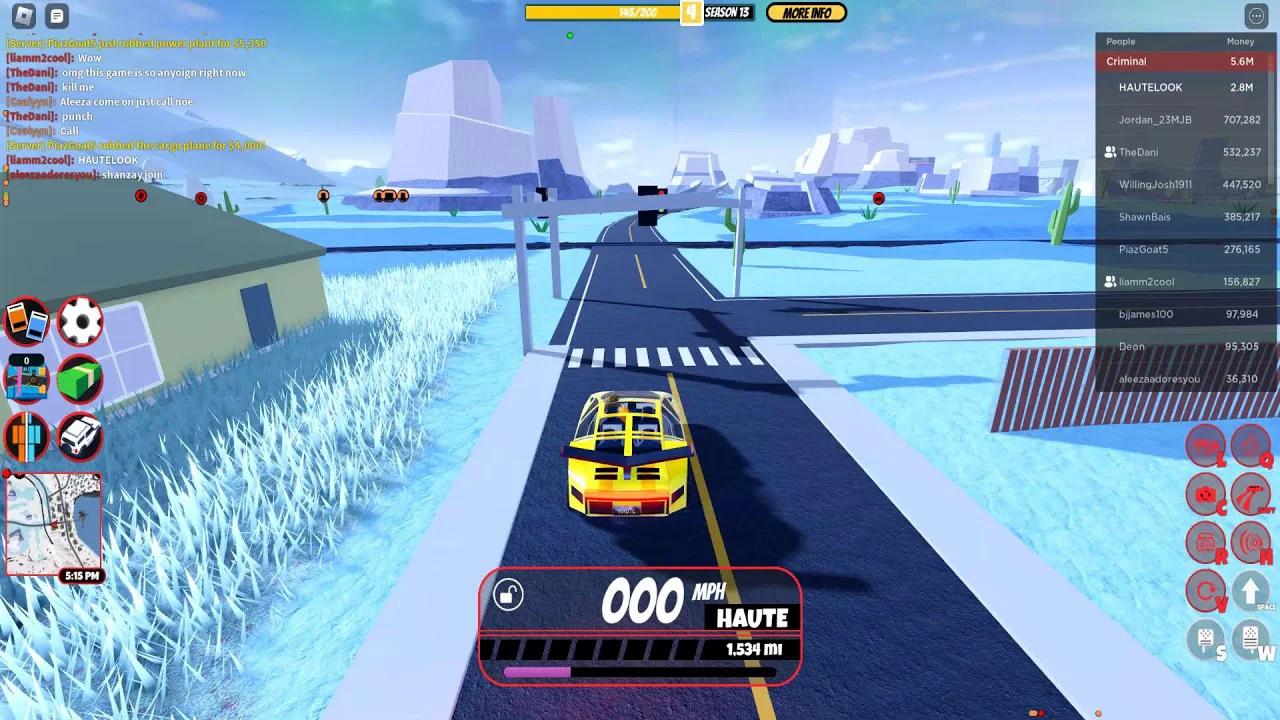Open the clothing customization icon

[27, 437]
